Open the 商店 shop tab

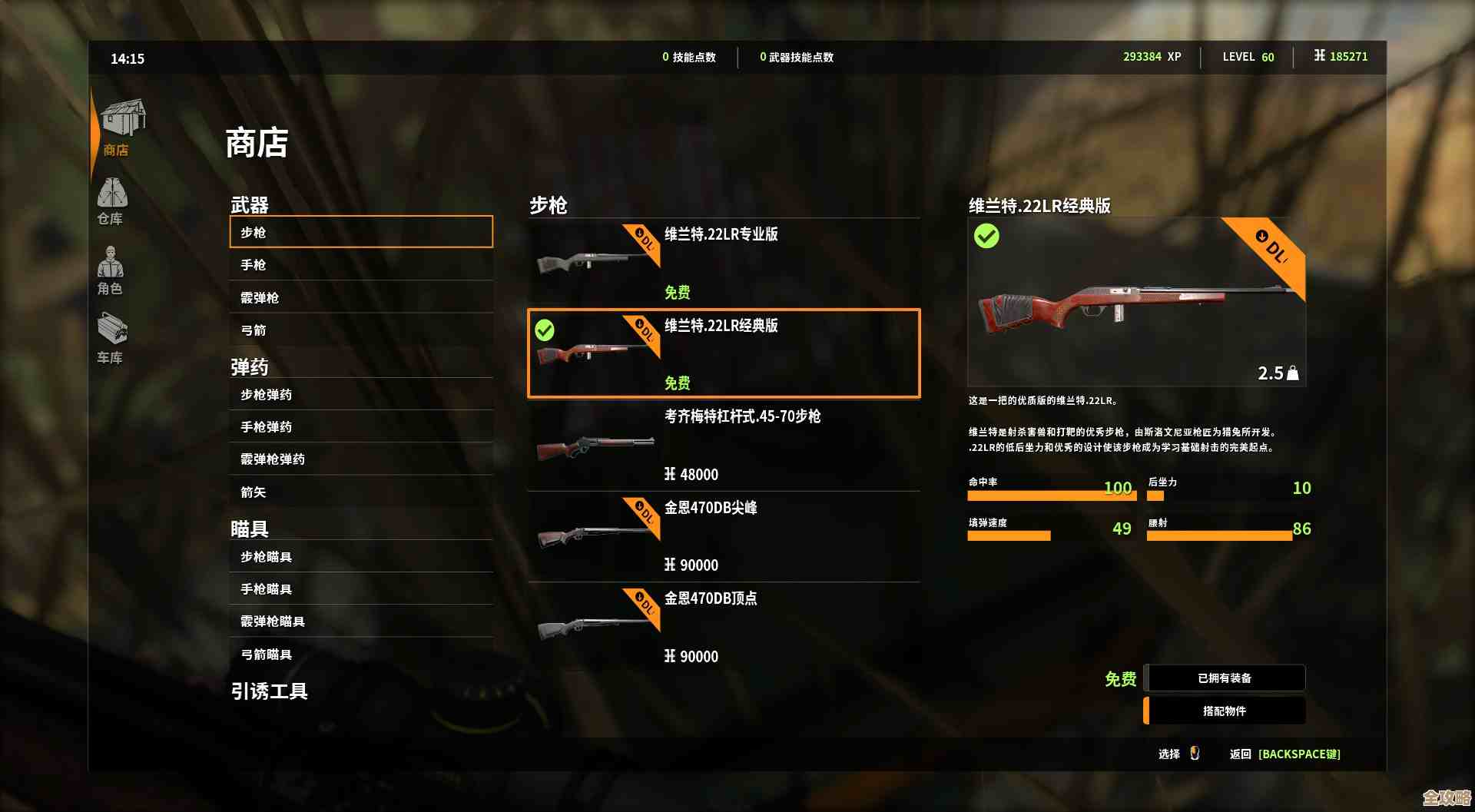(x=119, y=128)
